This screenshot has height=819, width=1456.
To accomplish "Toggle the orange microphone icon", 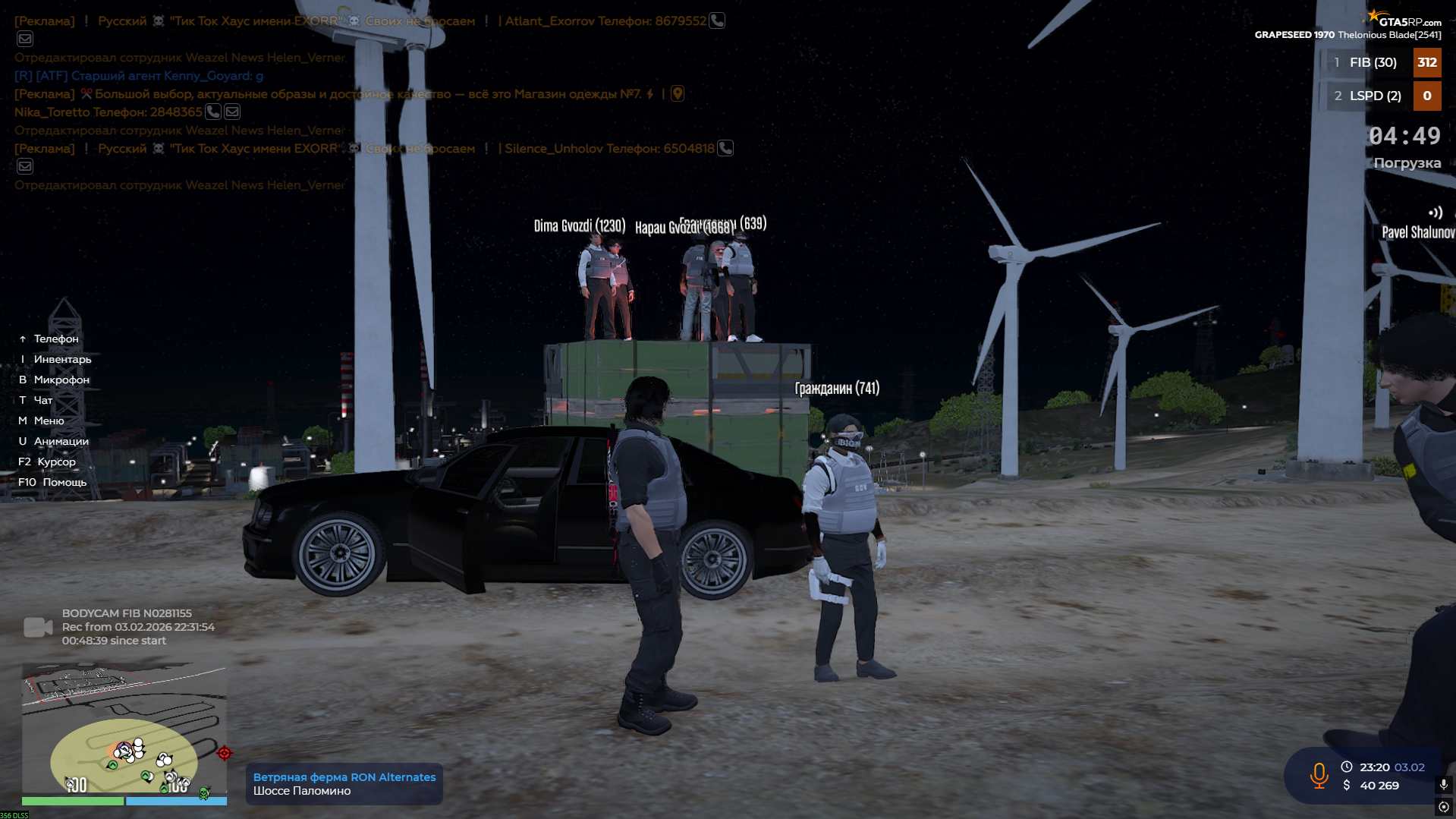I will point(1319,776).
